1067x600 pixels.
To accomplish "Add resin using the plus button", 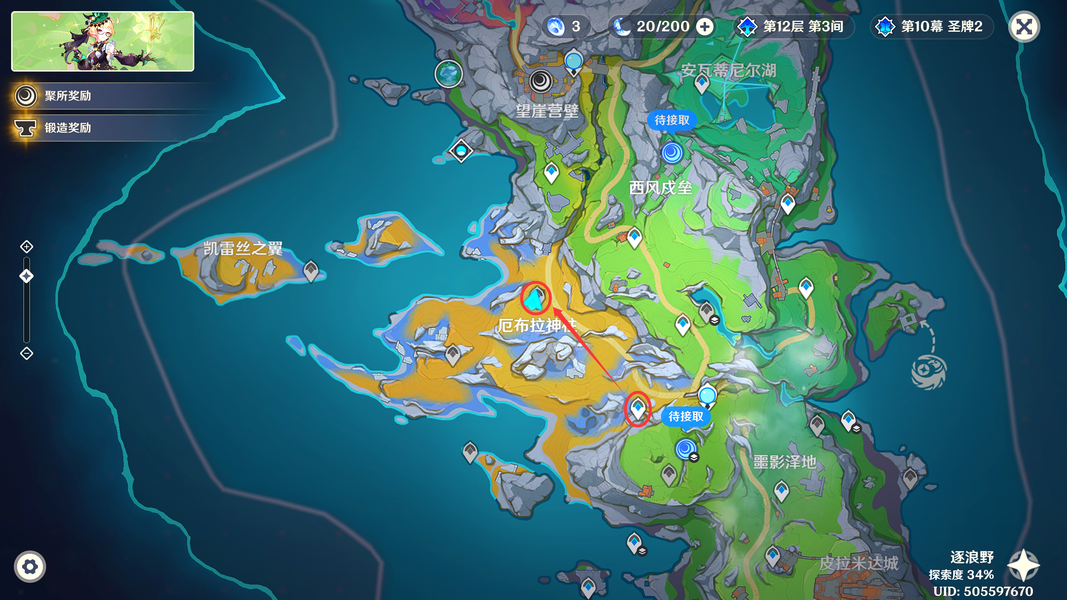I will pos(705,27).
